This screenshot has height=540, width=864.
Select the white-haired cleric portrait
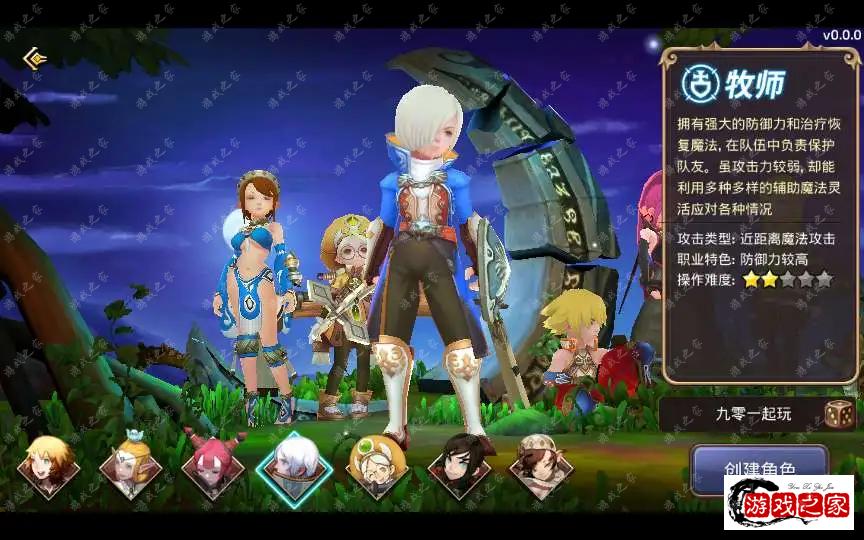294,466
